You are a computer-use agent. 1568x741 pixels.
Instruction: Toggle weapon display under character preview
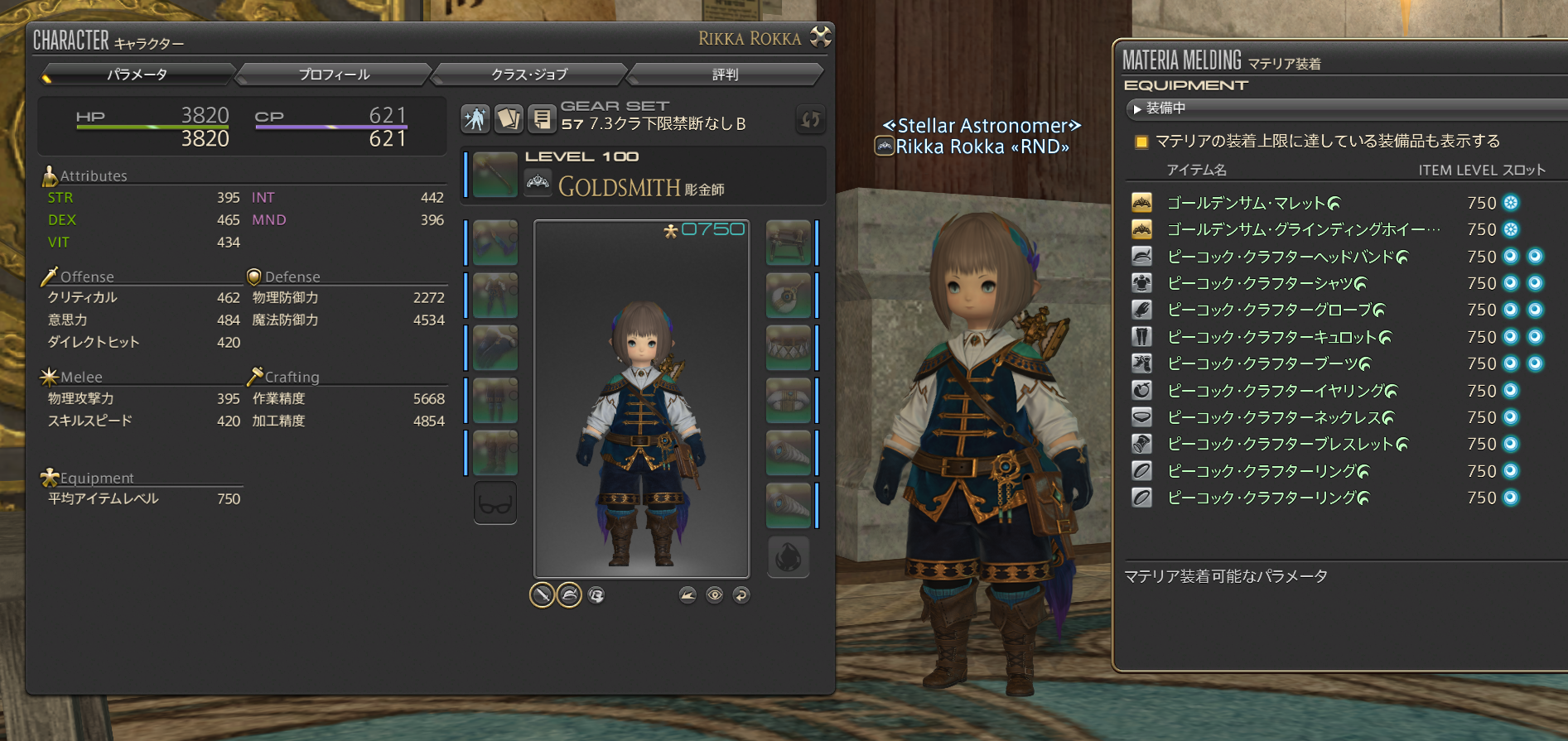(542, 594)
